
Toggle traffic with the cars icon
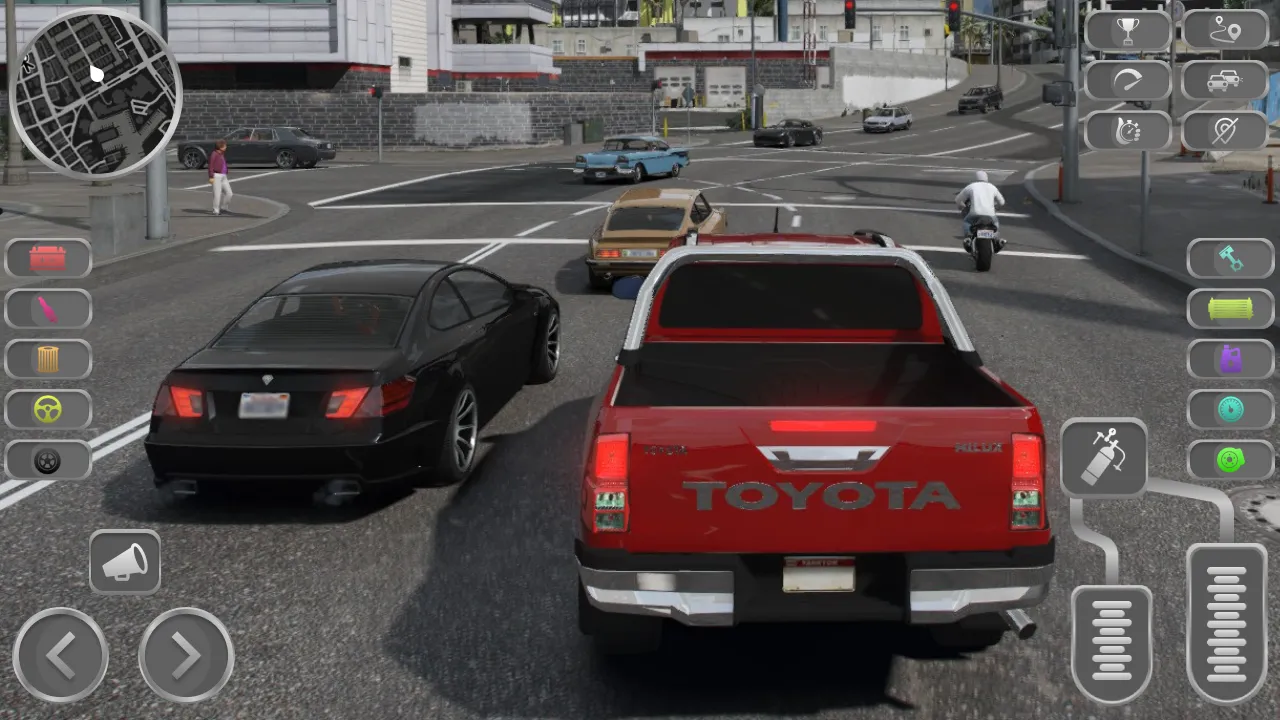pyautogui.click(x=1227, y=80)
